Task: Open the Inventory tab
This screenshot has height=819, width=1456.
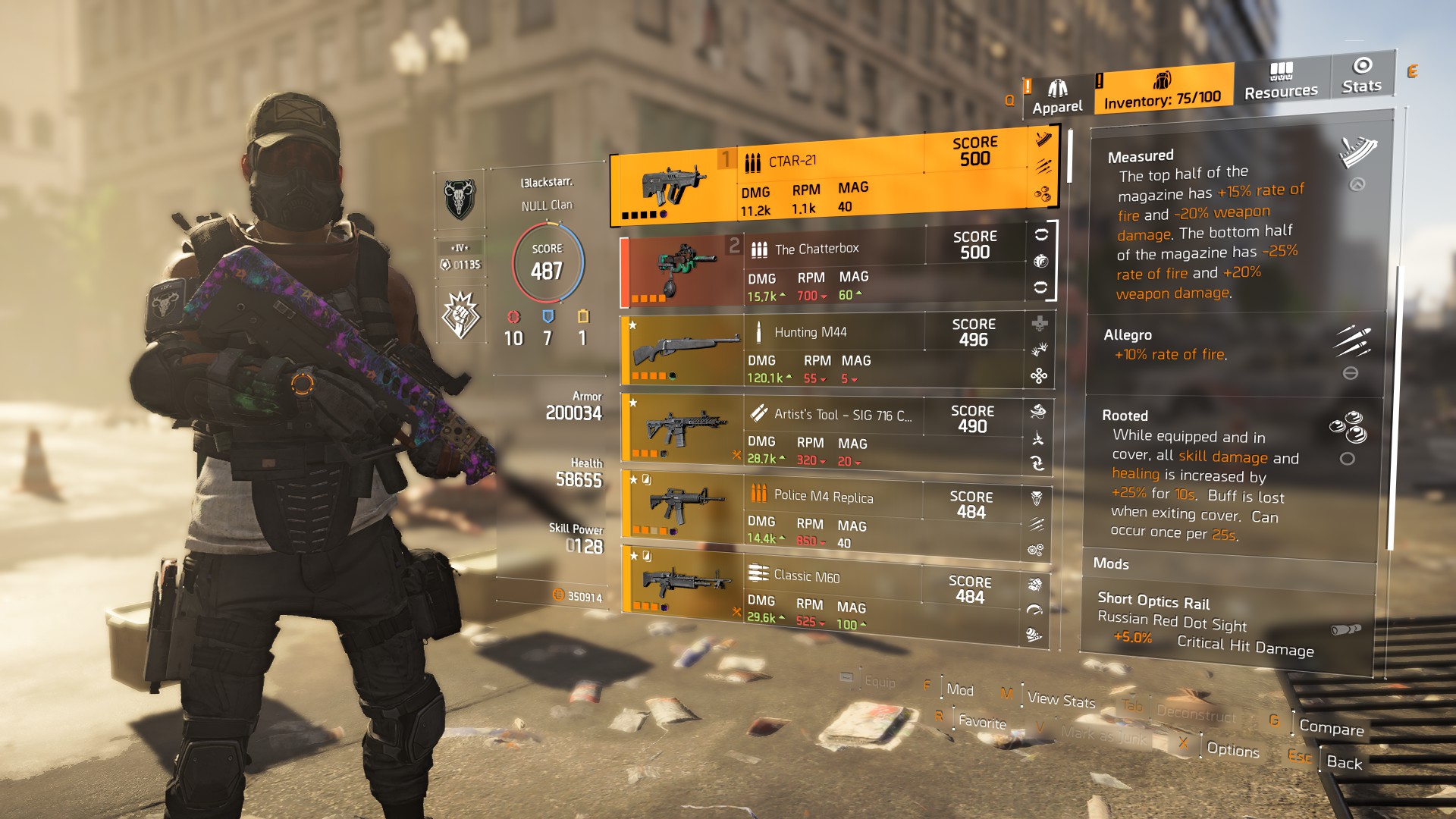Action: coord(1162,91)
